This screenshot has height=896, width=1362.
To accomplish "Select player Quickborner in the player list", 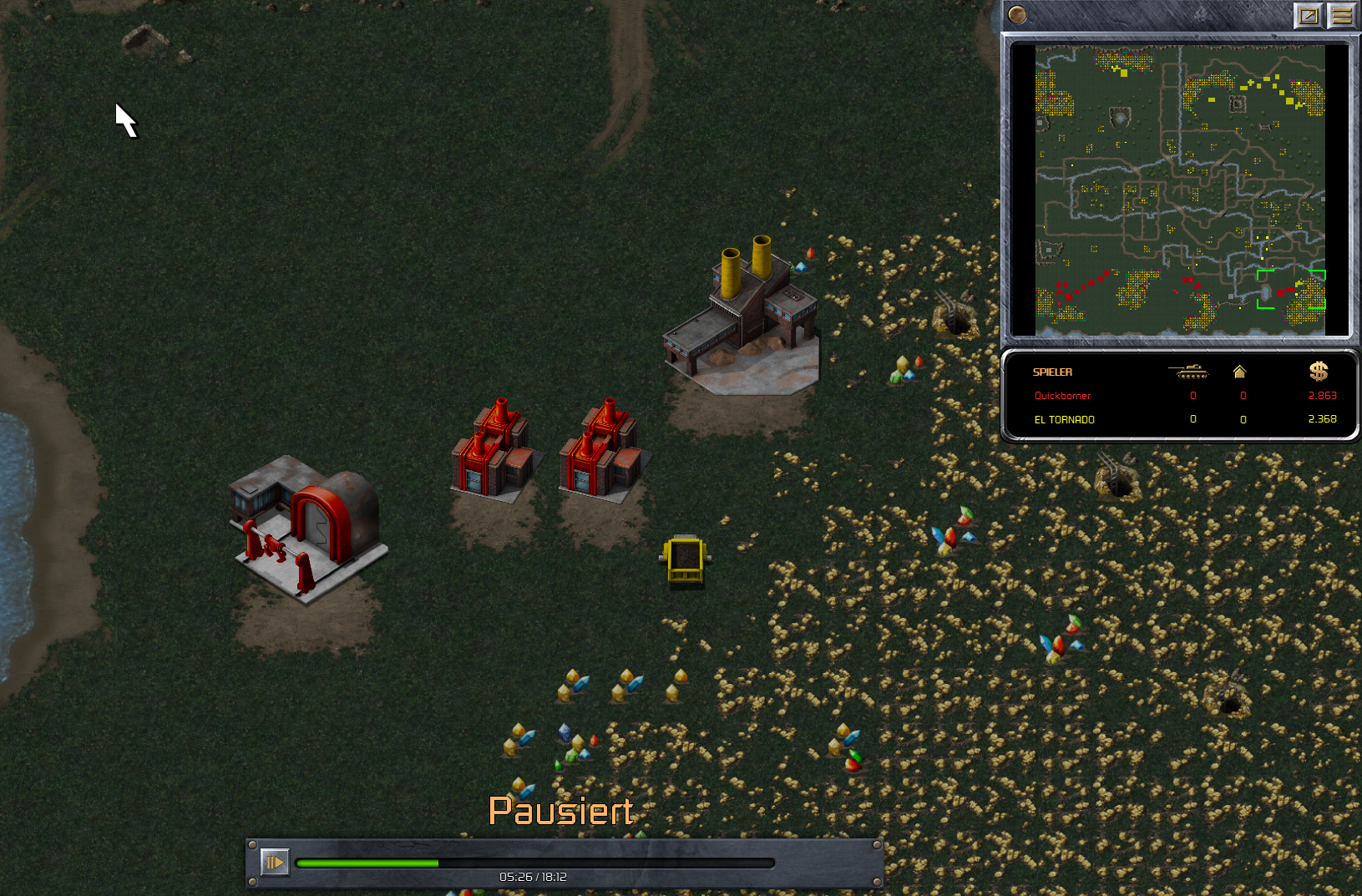I will point(1062,396).
